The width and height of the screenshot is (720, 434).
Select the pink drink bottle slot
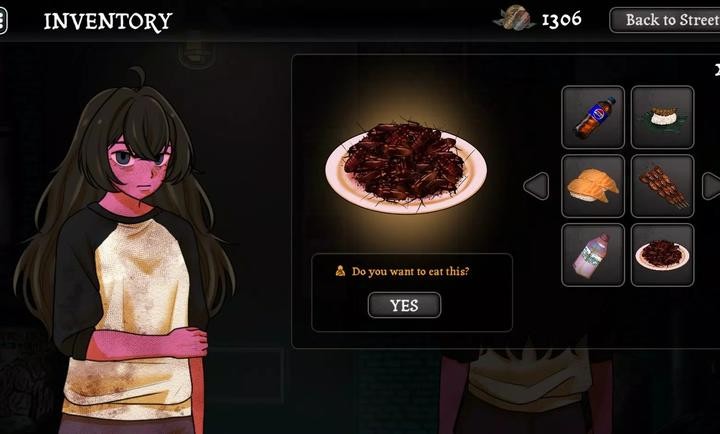[x=593, y=254]
